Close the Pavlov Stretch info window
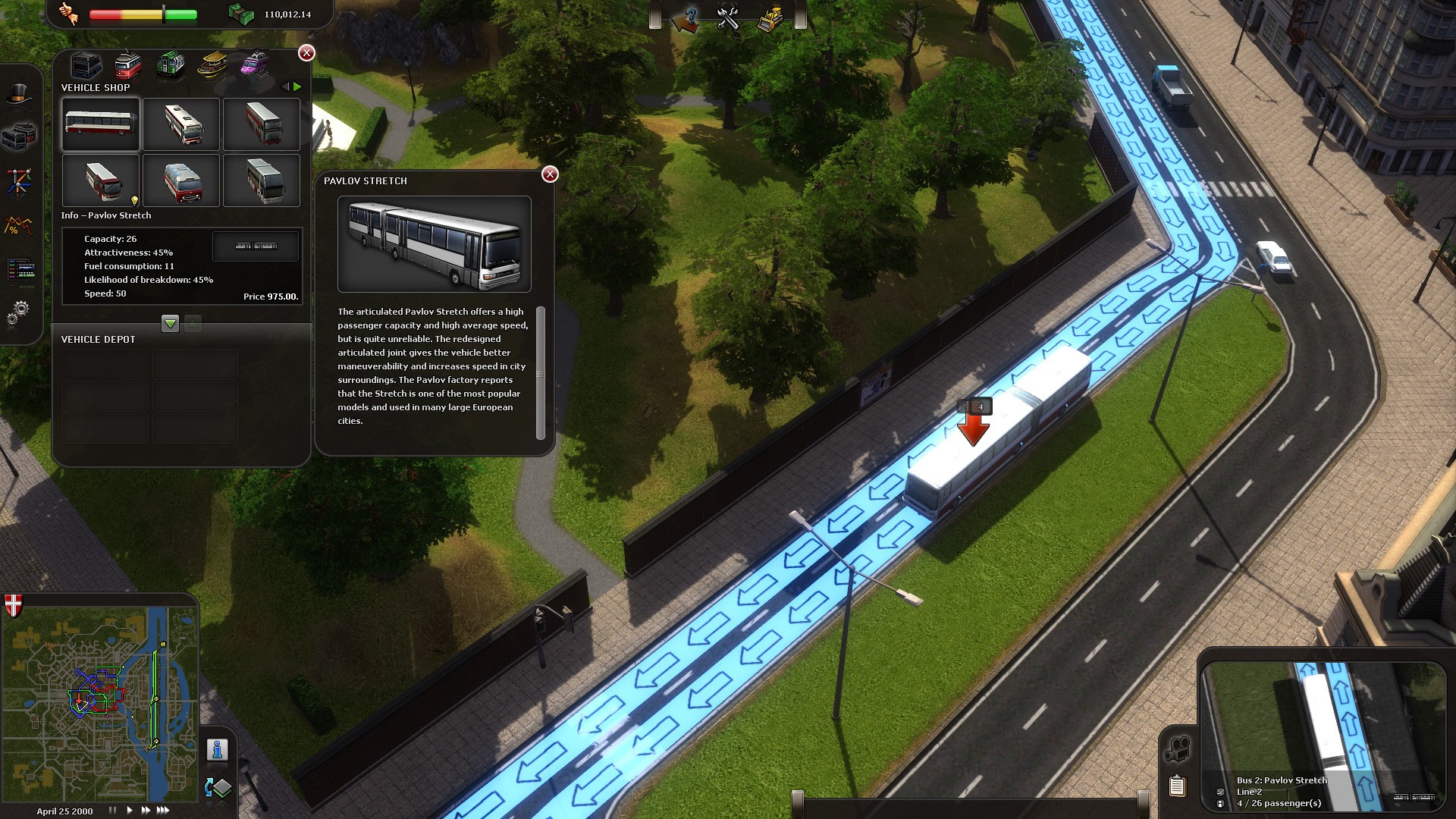 click(550, 174)
